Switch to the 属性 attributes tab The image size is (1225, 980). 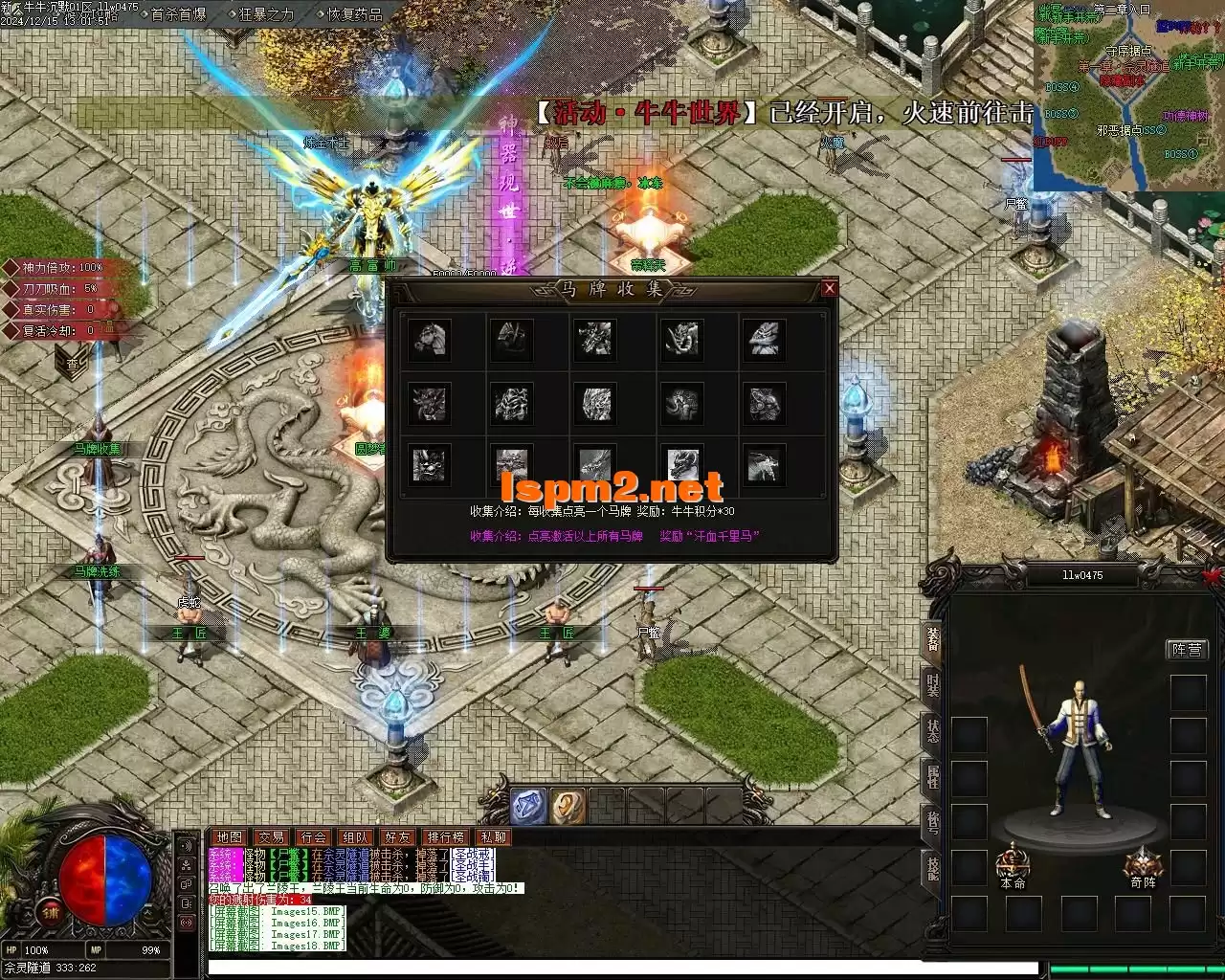pos(933,775)
